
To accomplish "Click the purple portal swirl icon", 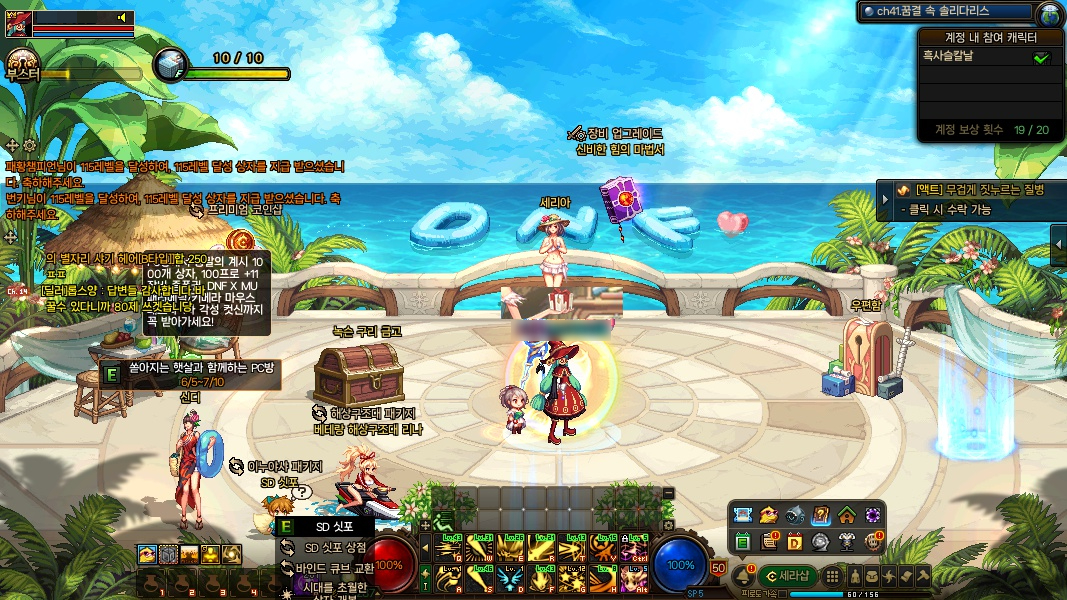I will point(872,516).
